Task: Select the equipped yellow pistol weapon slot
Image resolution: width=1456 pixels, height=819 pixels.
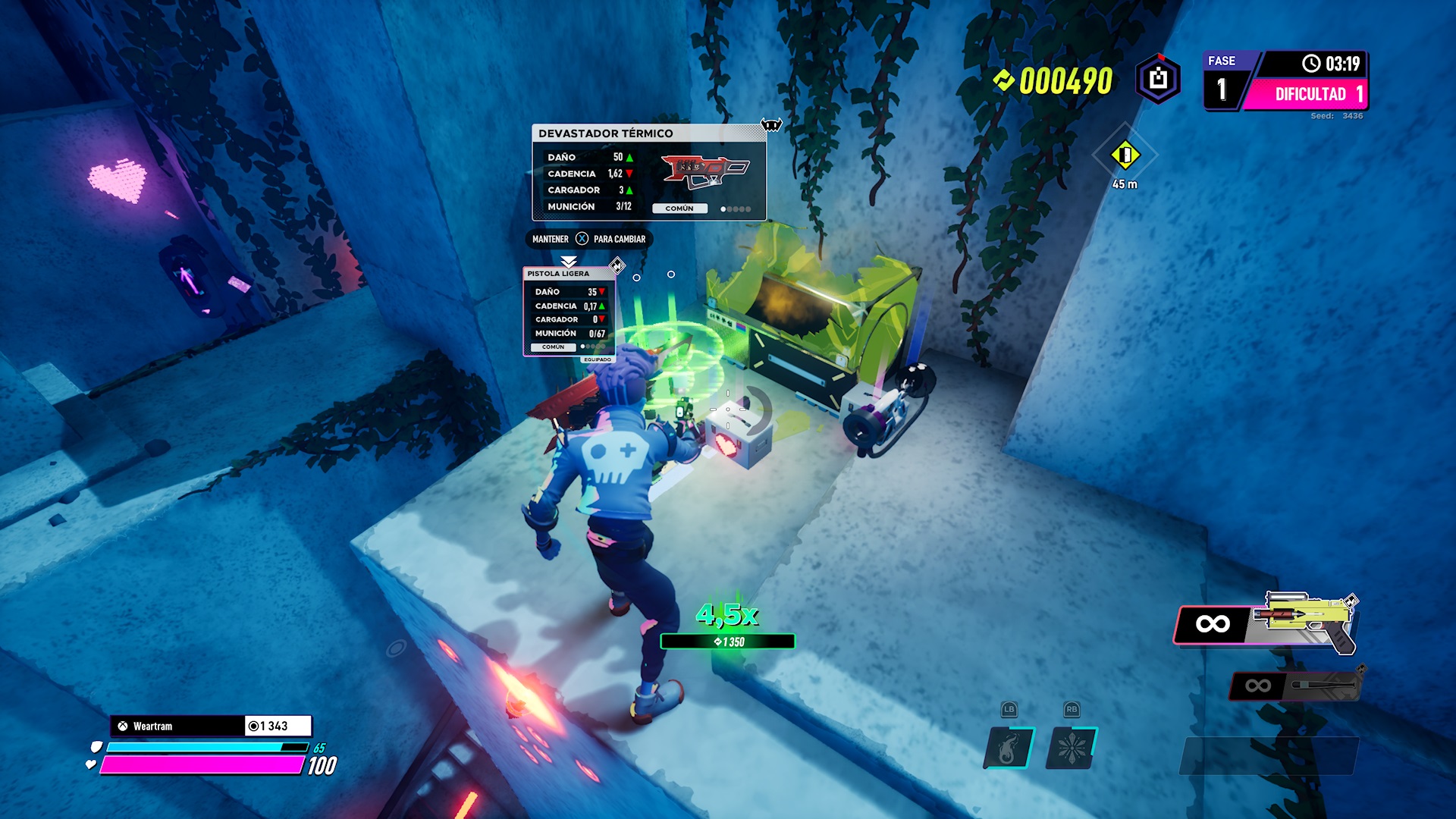Action: click(1265, 623)
